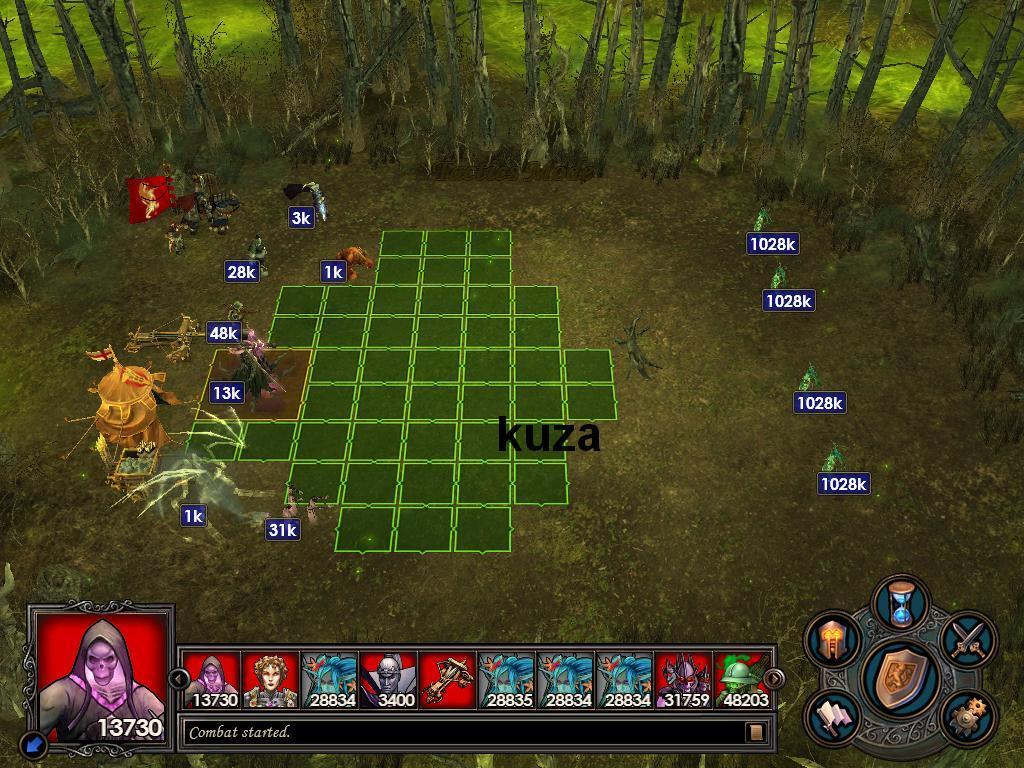Pick the vampire portrait showing 3400
Image resolution: width=1024 pixels, height=768 pixels.
(388, 680)
